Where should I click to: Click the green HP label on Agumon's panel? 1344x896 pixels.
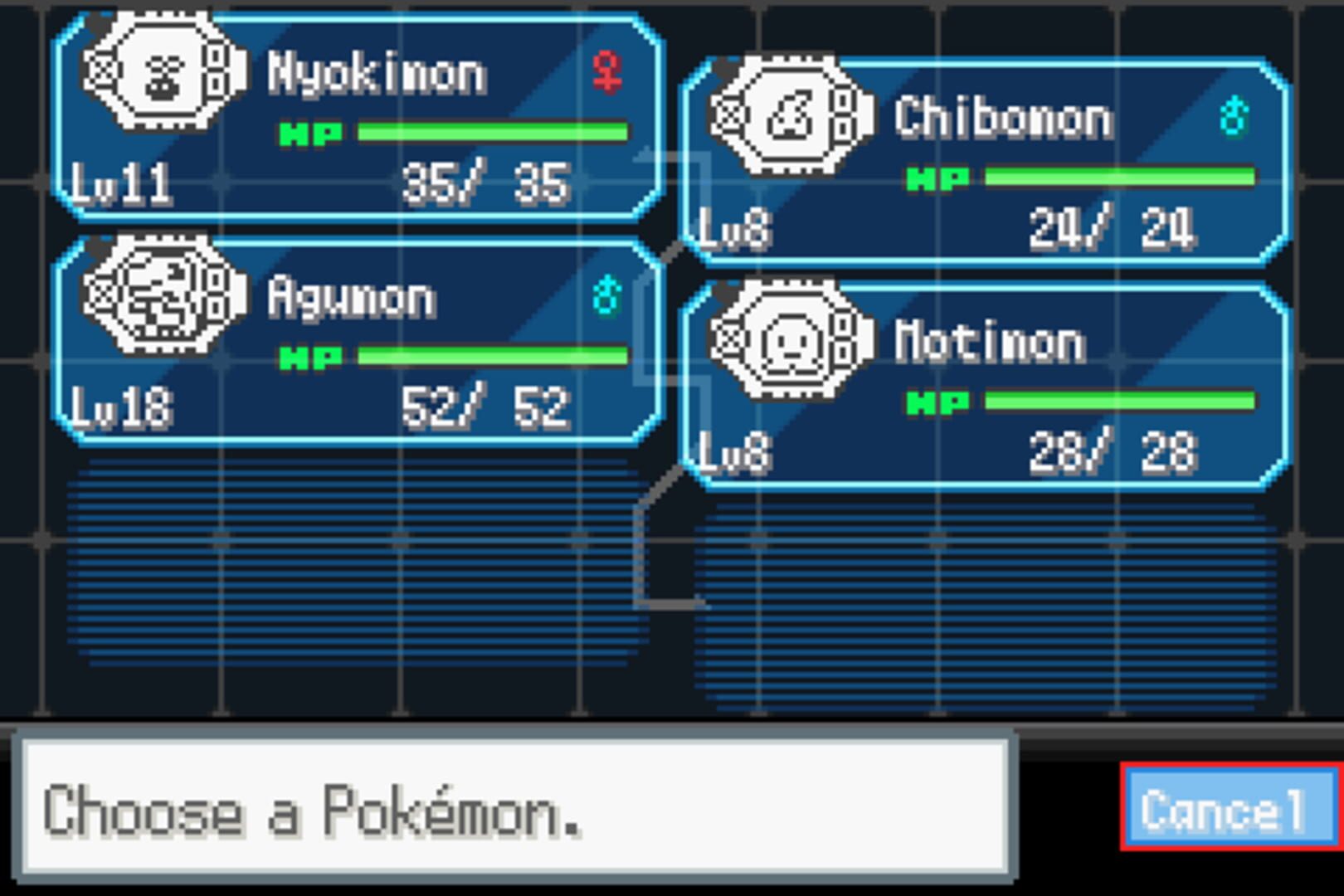click(x=310, y=358)
